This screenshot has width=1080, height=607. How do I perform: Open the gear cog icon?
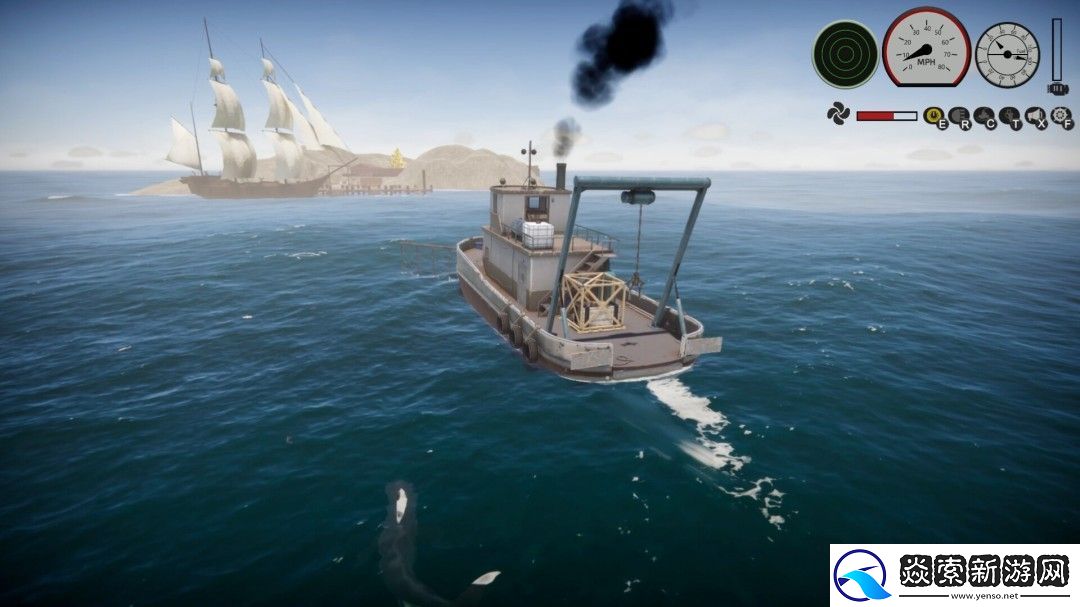tap(1061, 117)
